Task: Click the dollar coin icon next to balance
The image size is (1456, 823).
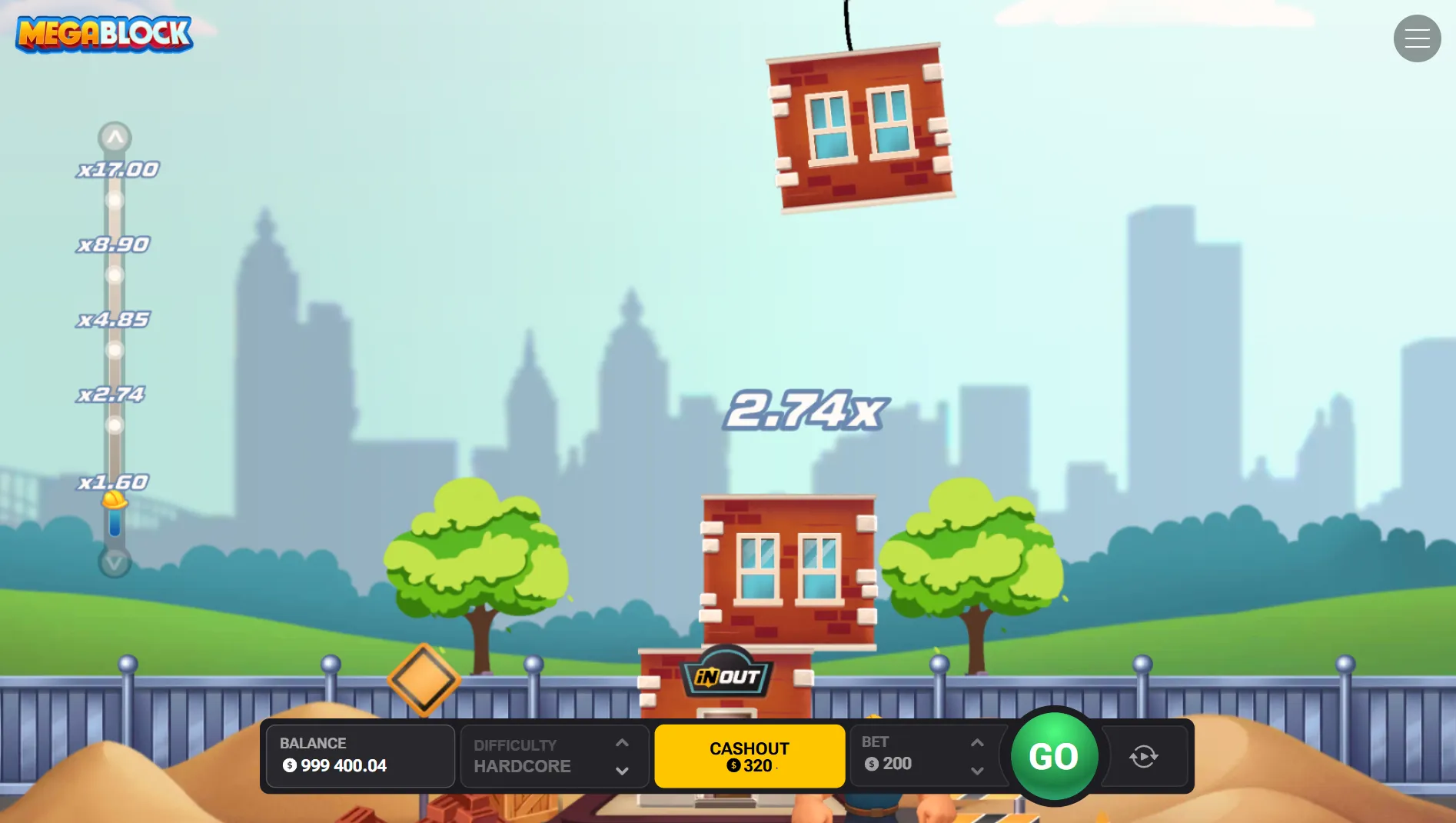Action: pyautogui.click(x=288, y=765)
